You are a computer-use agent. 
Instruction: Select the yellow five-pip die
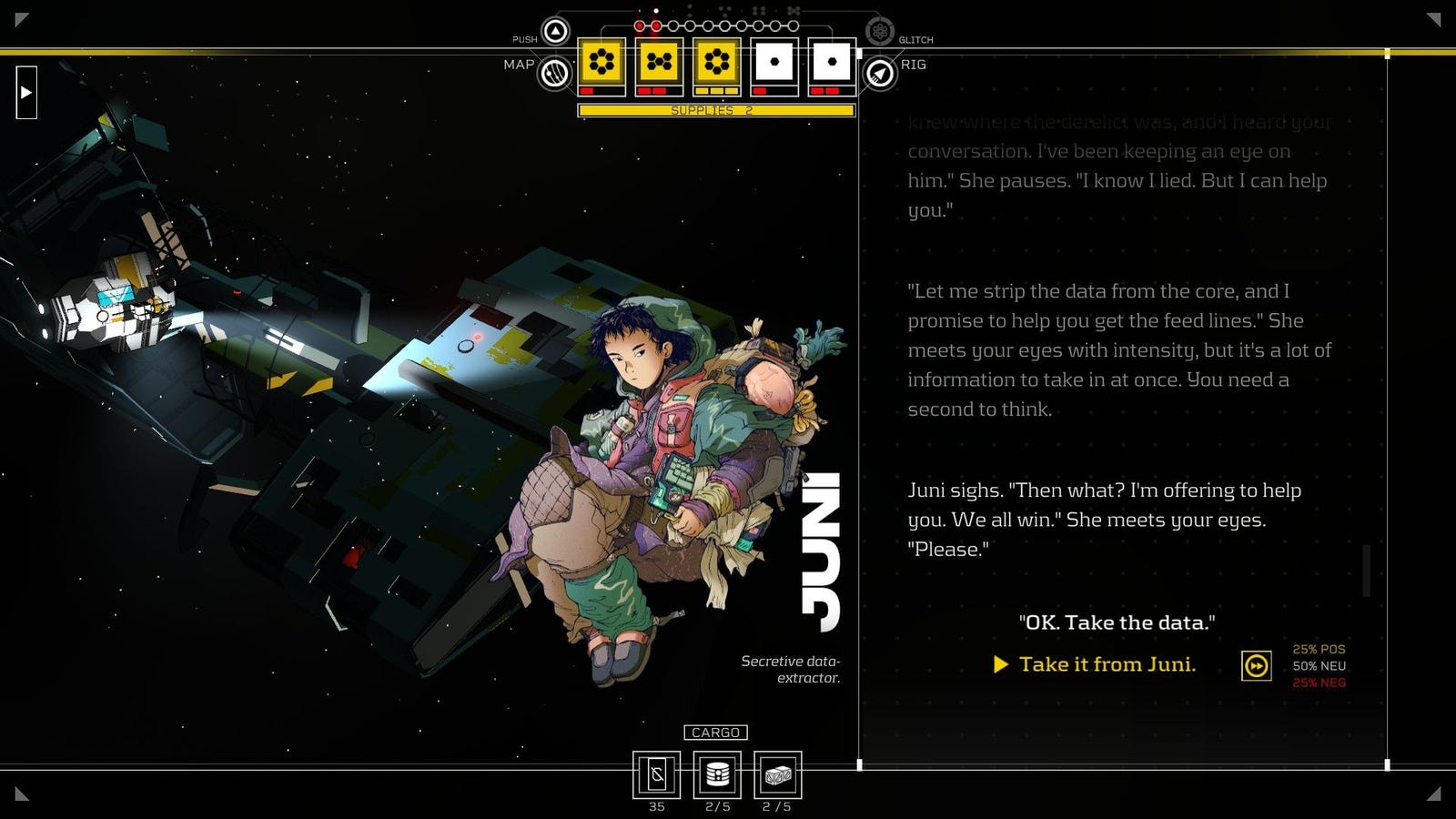tap(659, 63)
